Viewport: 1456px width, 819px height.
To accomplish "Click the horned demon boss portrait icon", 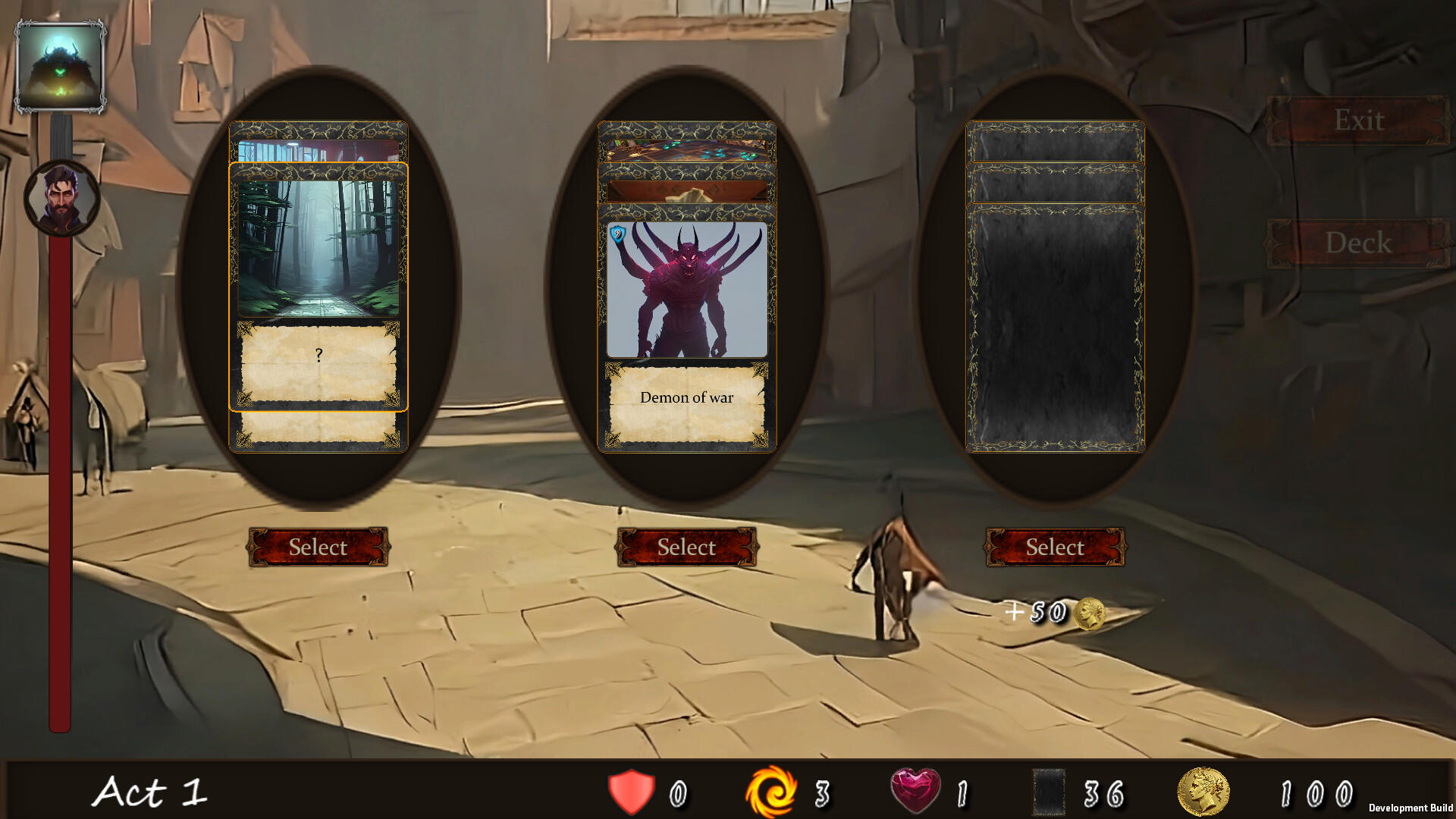I will click(63, 64).
